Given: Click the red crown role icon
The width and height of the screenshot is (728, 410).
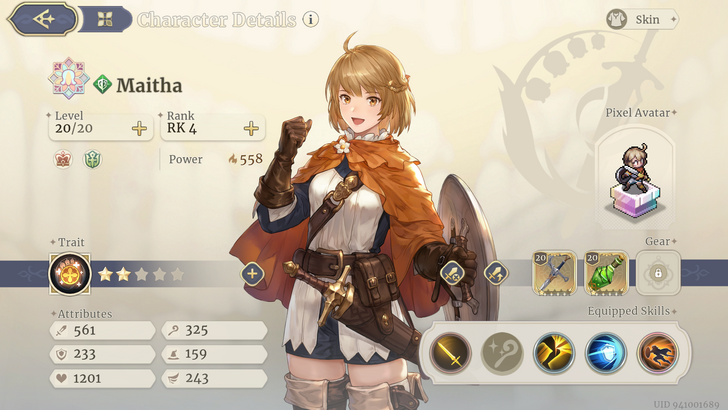Looking at the screenshot, I should [62, 159].
